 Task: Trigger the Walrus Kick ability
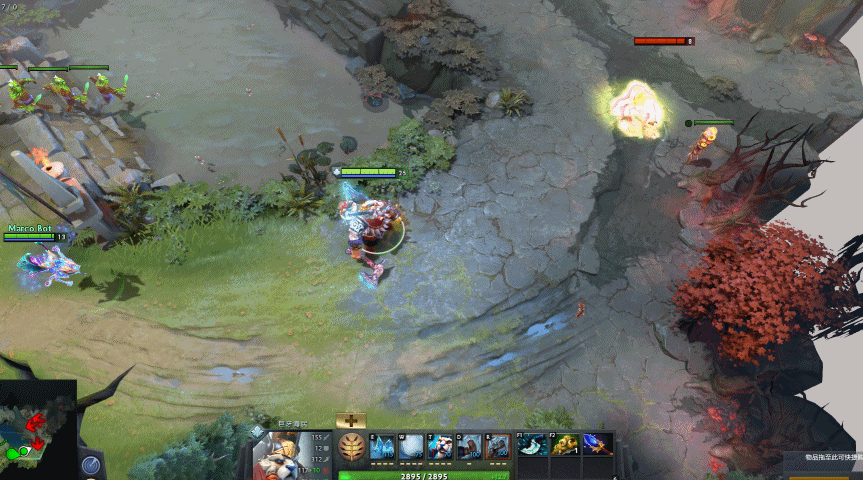[469, 447]
